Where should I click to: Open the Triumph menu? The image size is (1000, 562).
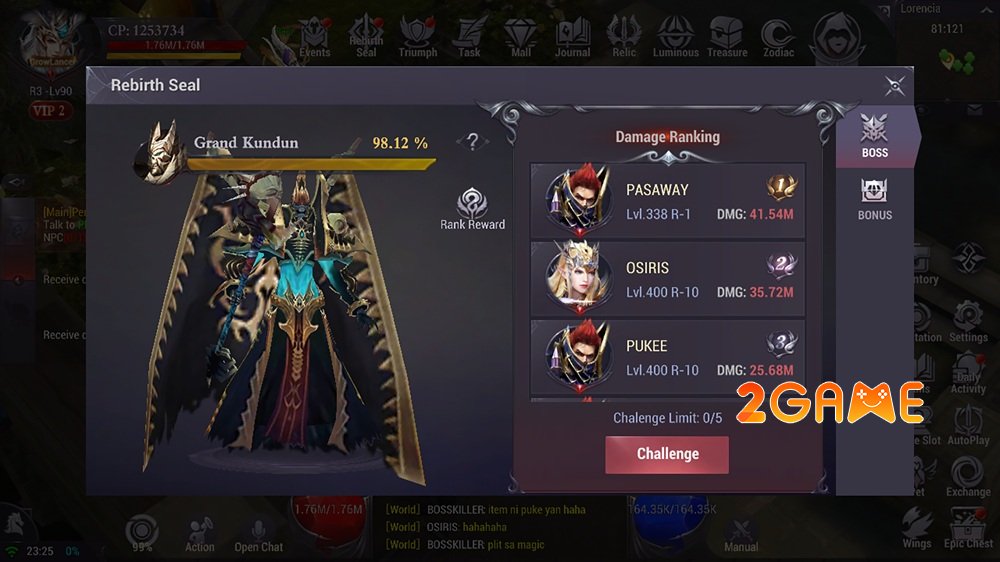click(418, 37)
